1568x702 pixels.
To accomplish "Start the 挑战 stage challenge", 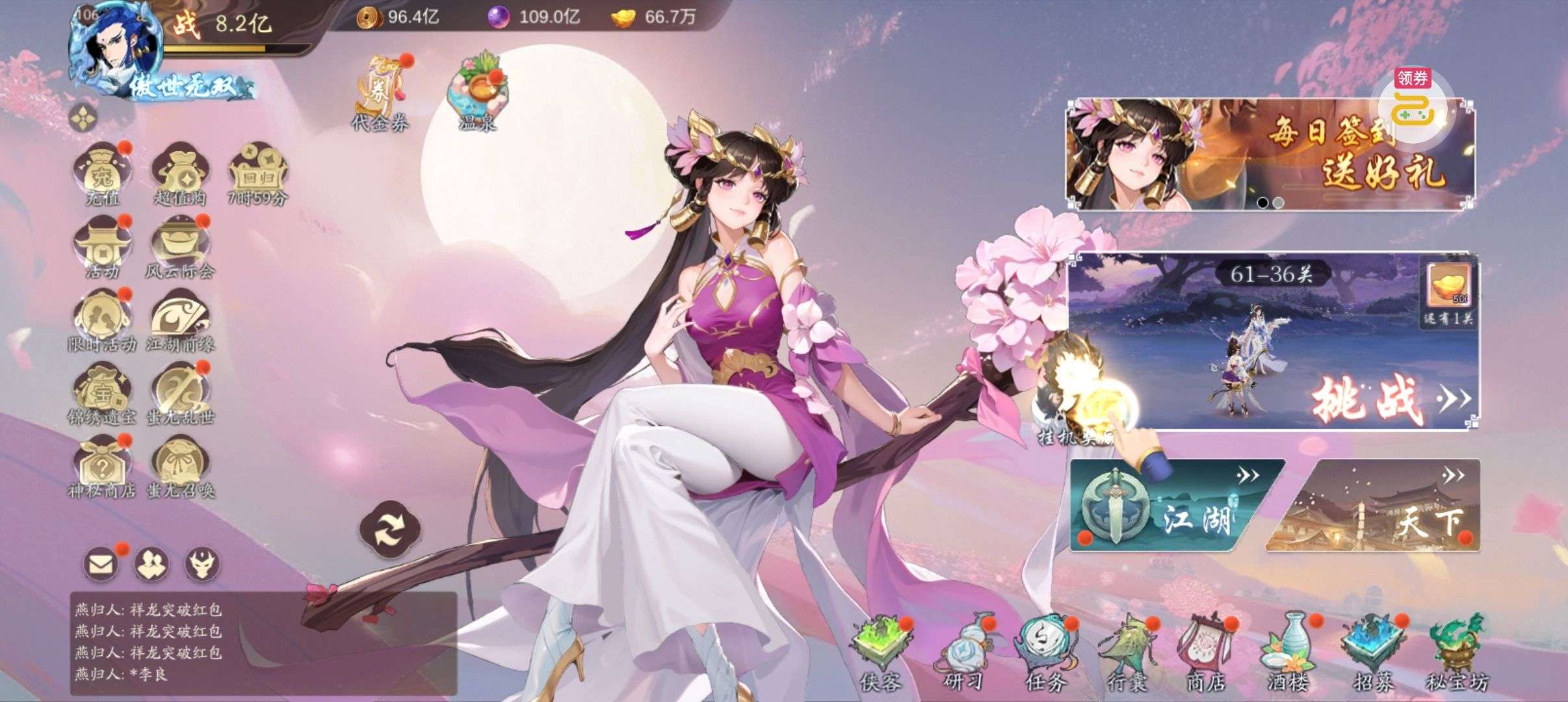I will click(x=1365, y=398).
